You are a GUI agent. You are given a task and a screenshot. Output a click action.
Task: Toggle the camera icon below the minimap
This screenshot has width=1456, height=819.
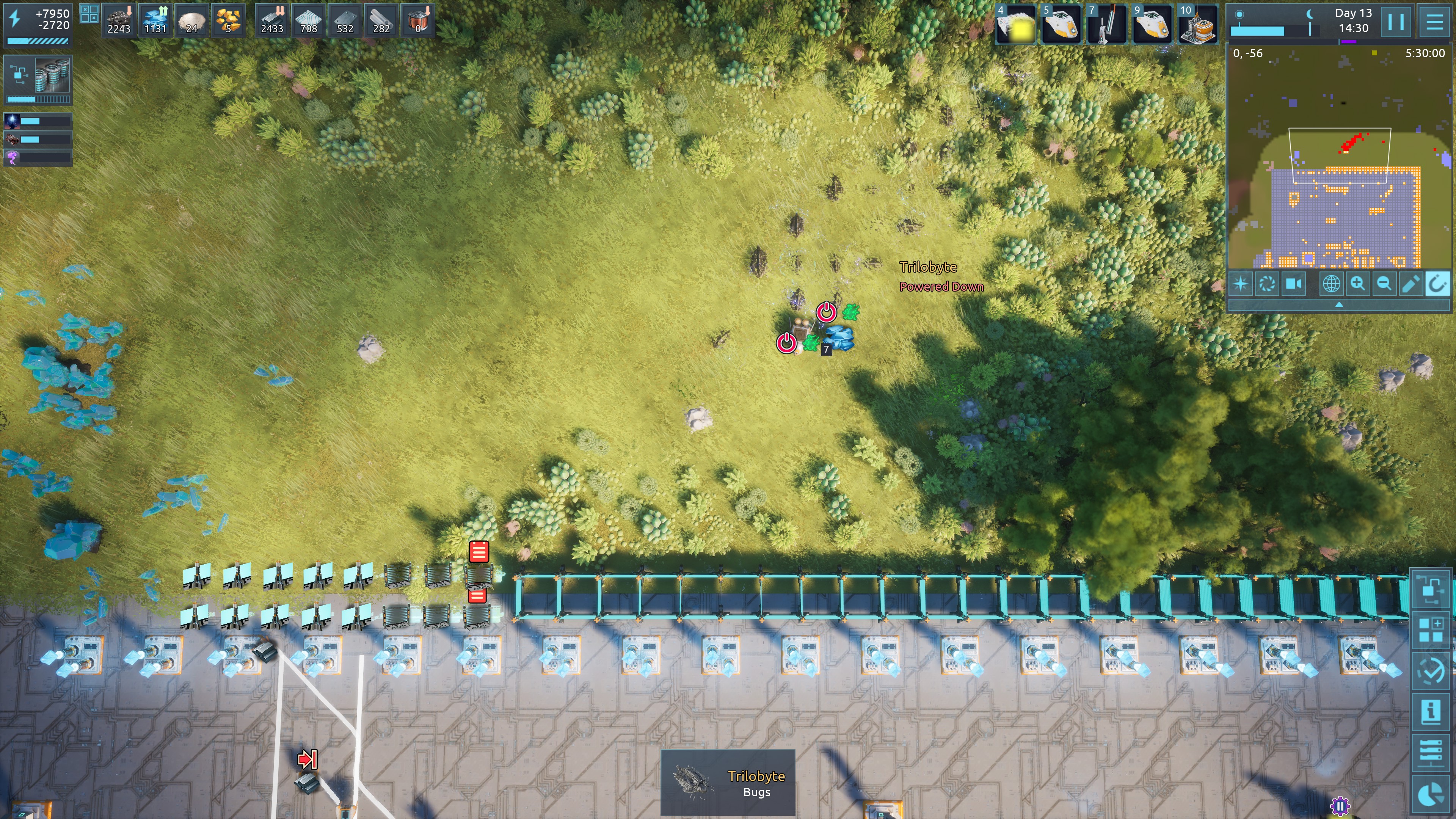tap(1294, 283)
